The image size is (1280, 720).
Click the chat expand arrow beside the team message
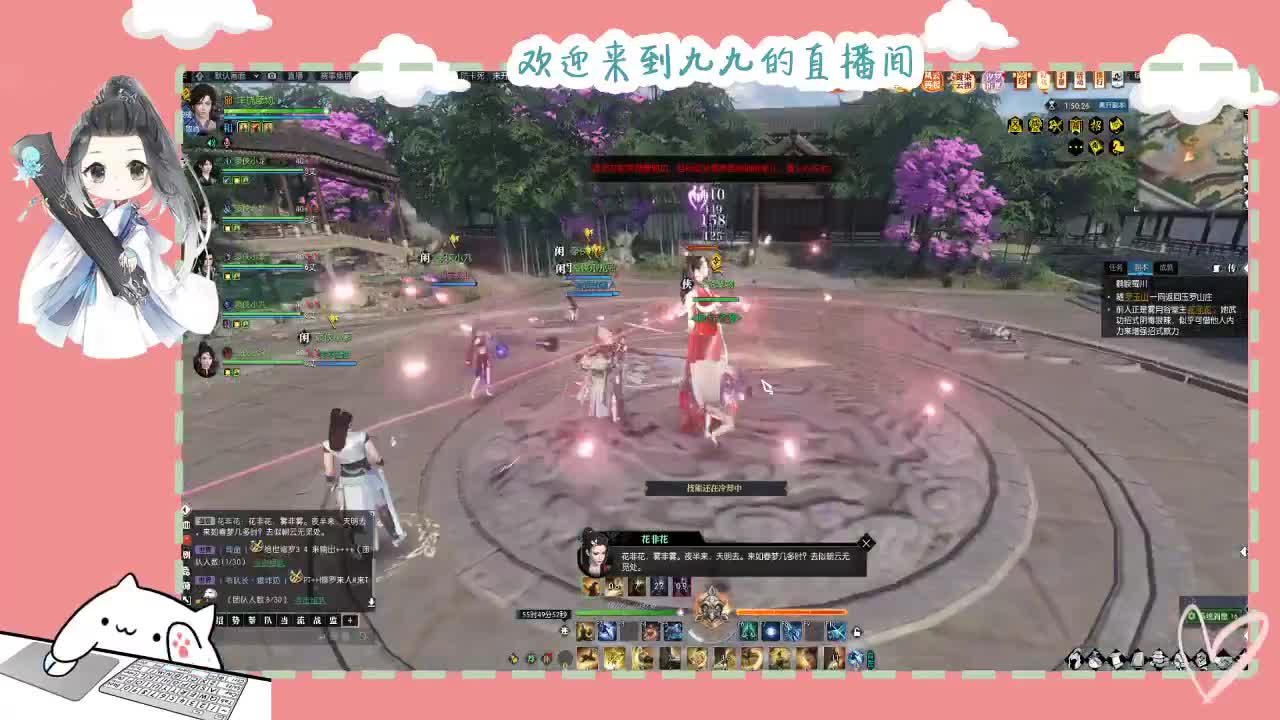[373, 601]
